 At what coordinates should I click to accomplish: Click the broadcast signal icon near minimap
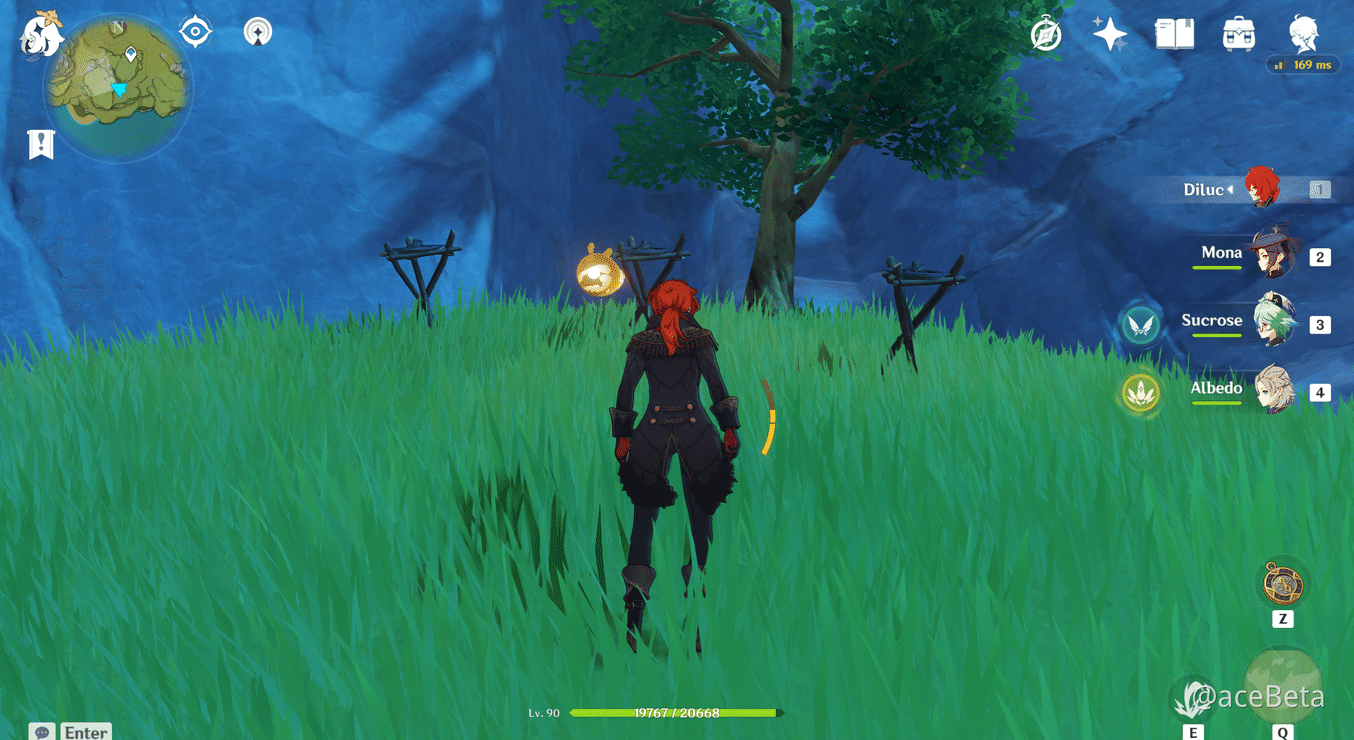pyautogui.click(x=256, y=31)
